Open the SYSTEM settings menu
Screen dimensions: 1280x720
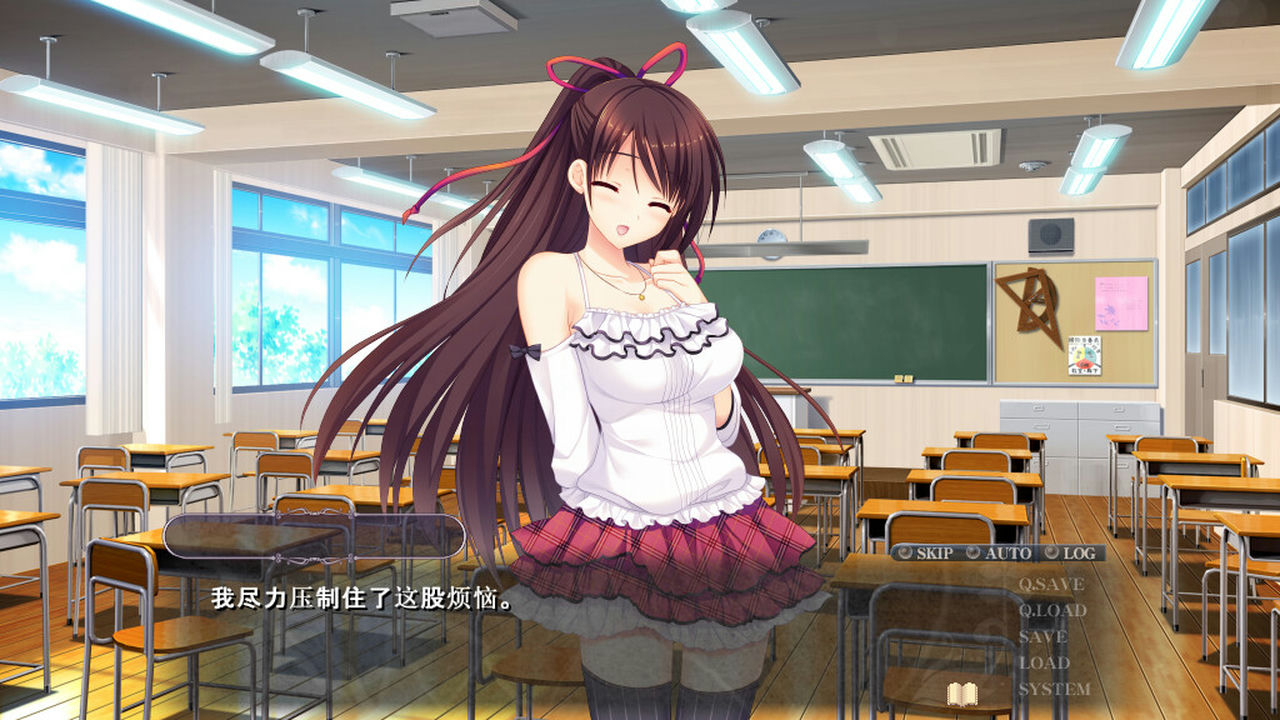click(1057, 687)
